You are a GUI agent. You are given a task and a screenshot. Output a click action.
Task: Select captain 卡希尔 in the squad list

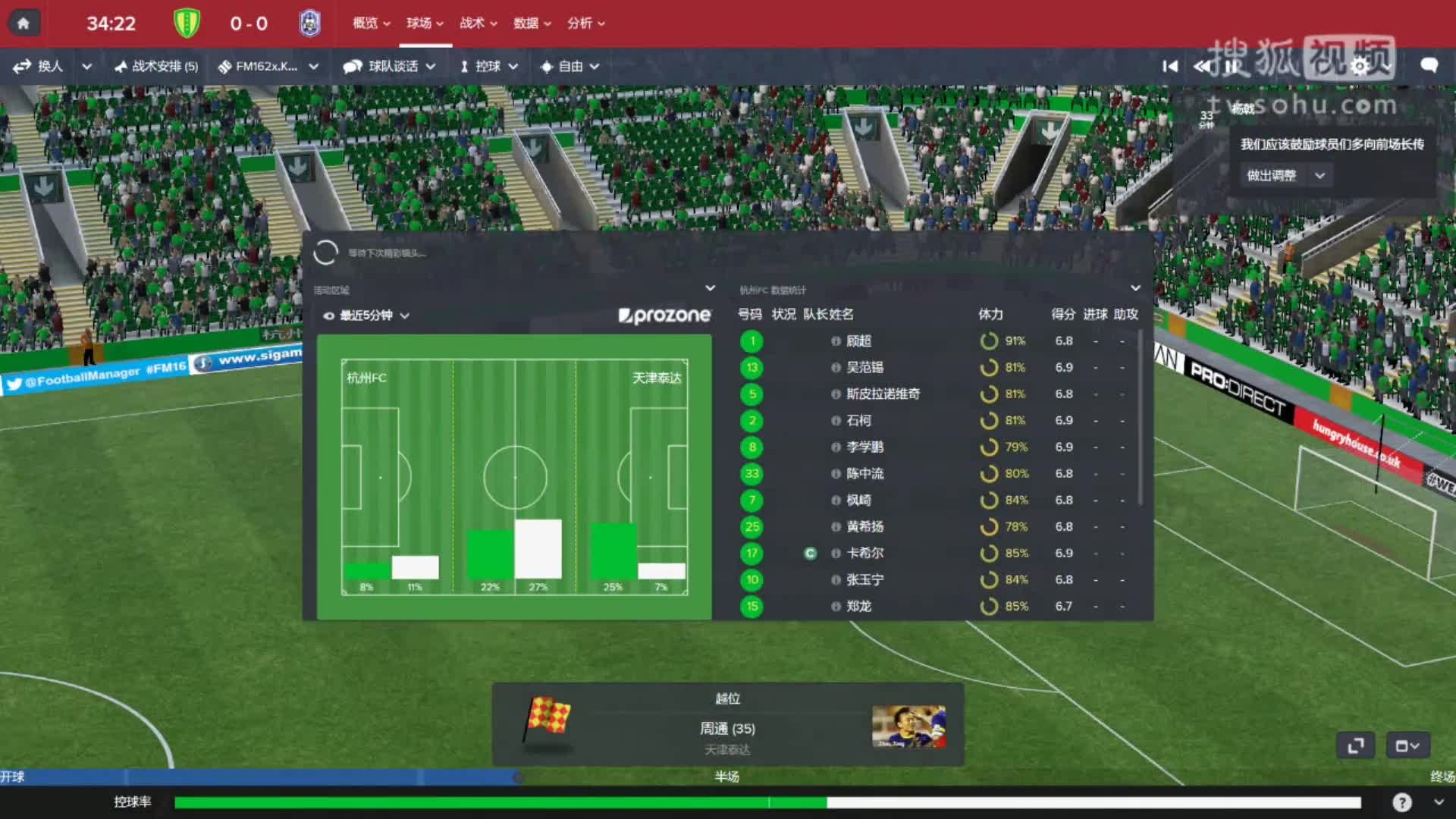coord(864,554)
